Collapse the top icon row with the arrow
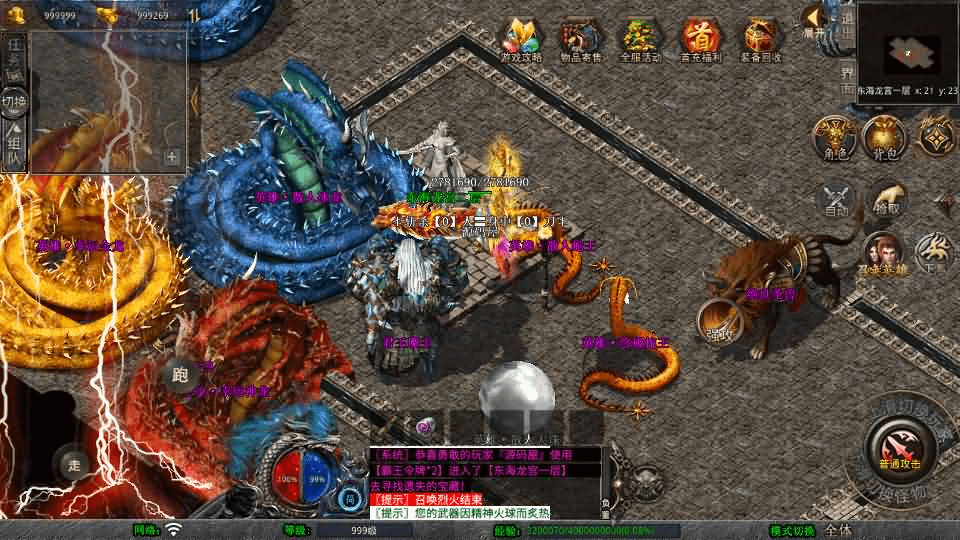The image size is (960, 540). (x=815, y=20)
